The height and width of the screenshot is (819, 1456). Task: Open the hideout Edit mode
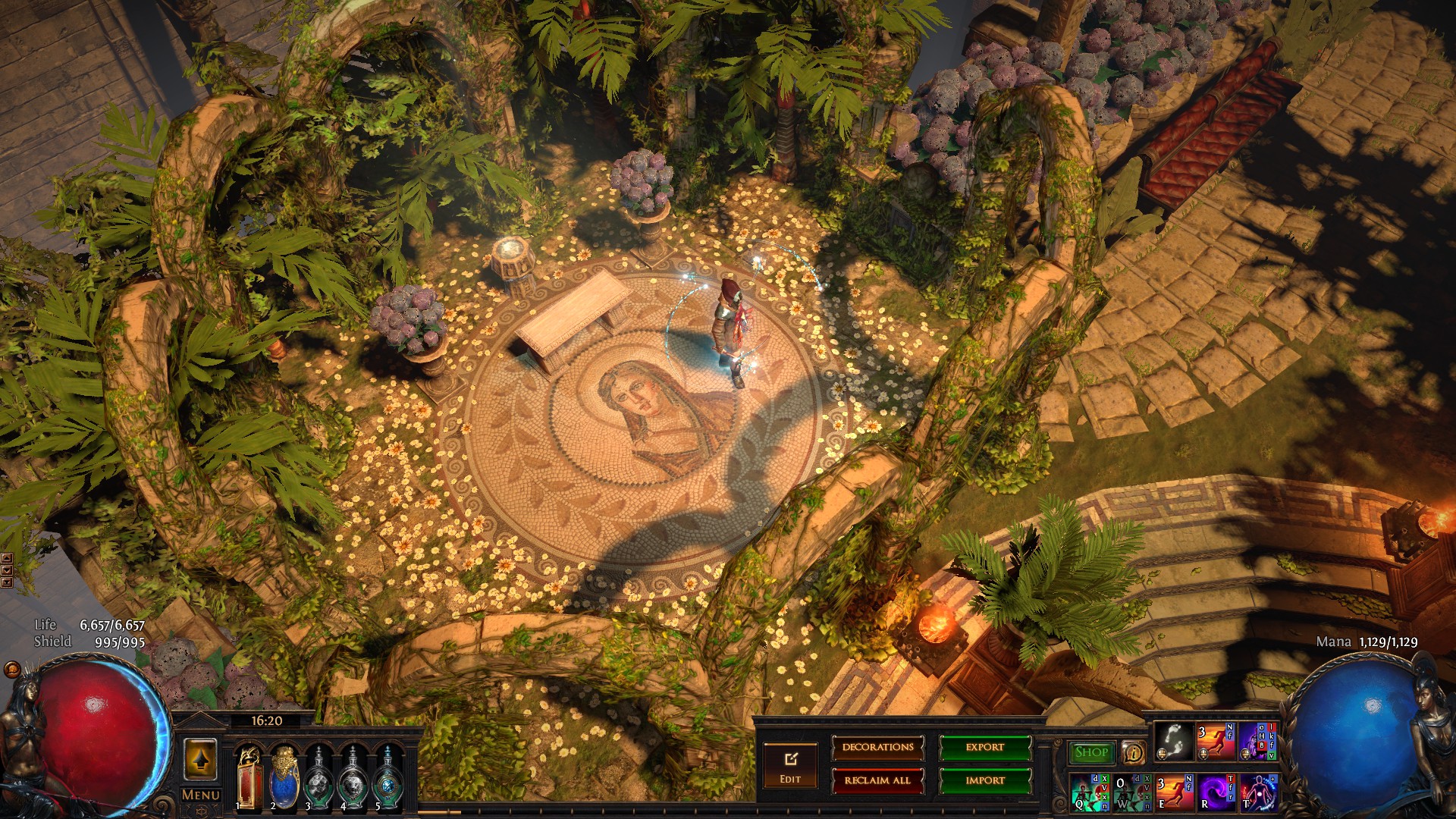pyautogui.click(x=790, y=765)
